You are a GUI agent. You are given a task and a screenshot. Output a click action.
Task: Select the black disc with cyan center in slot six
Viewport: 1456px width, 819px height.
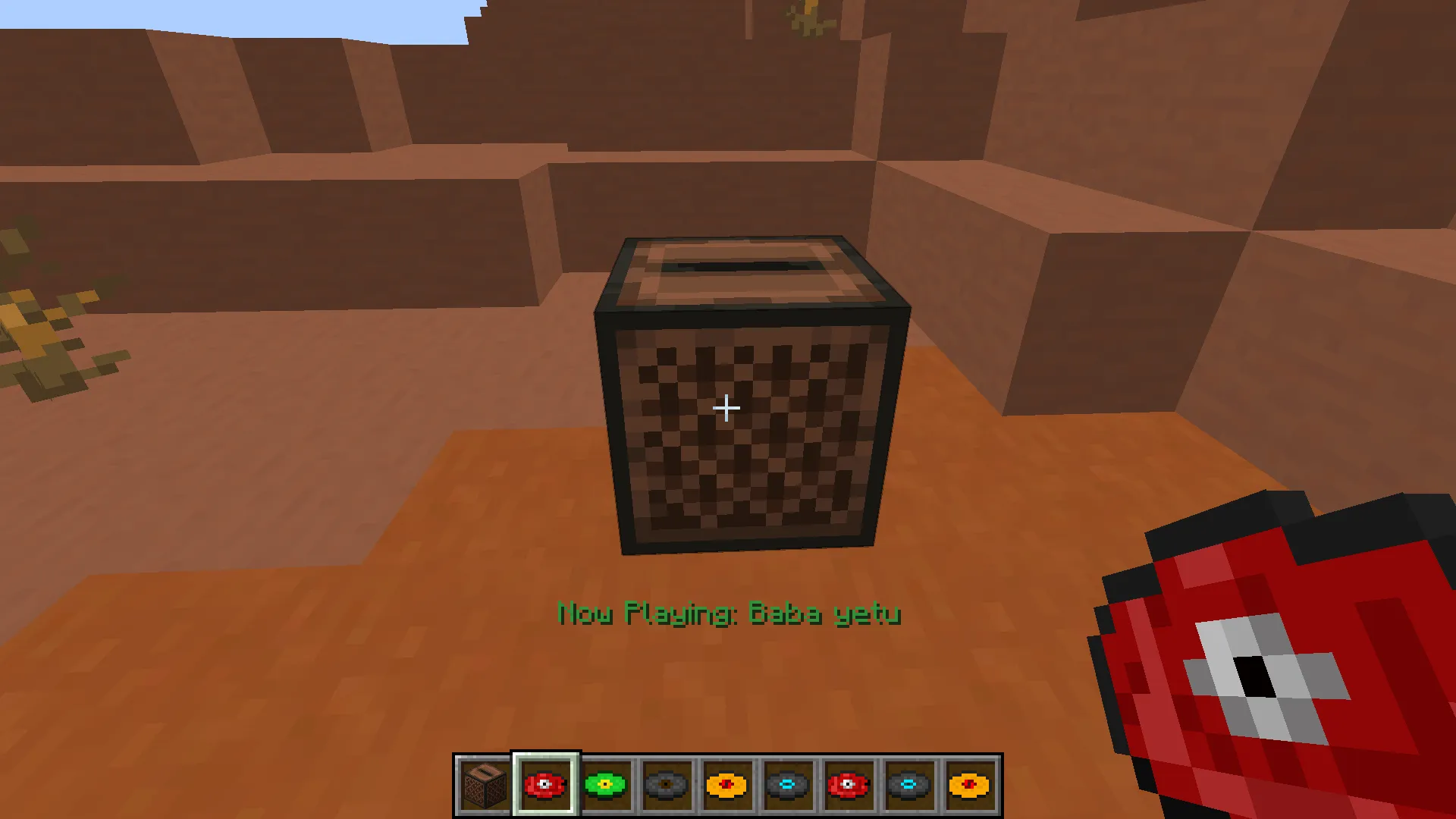(x=786, y=785)
